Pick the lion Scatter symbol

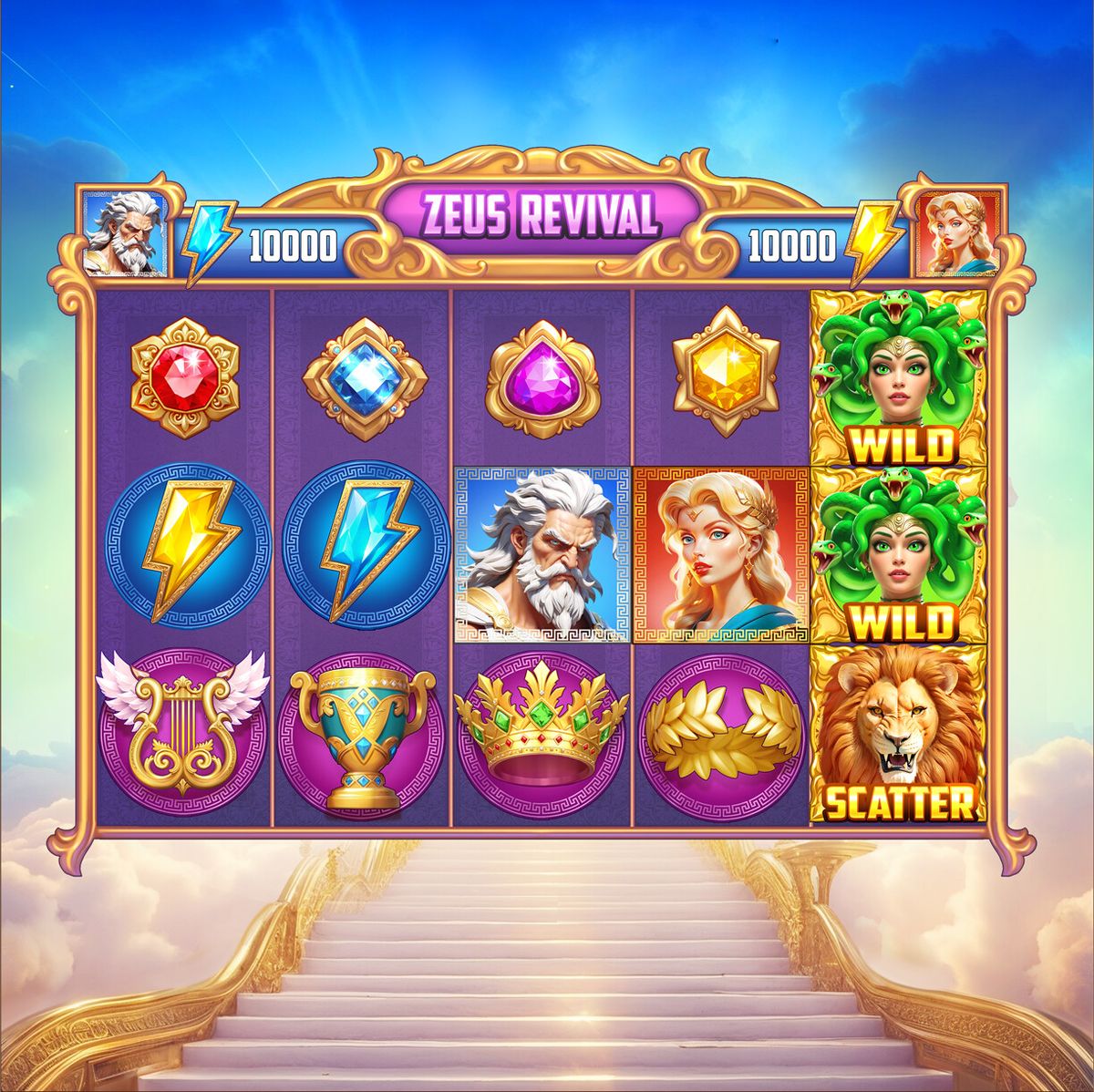coord(899,735)
